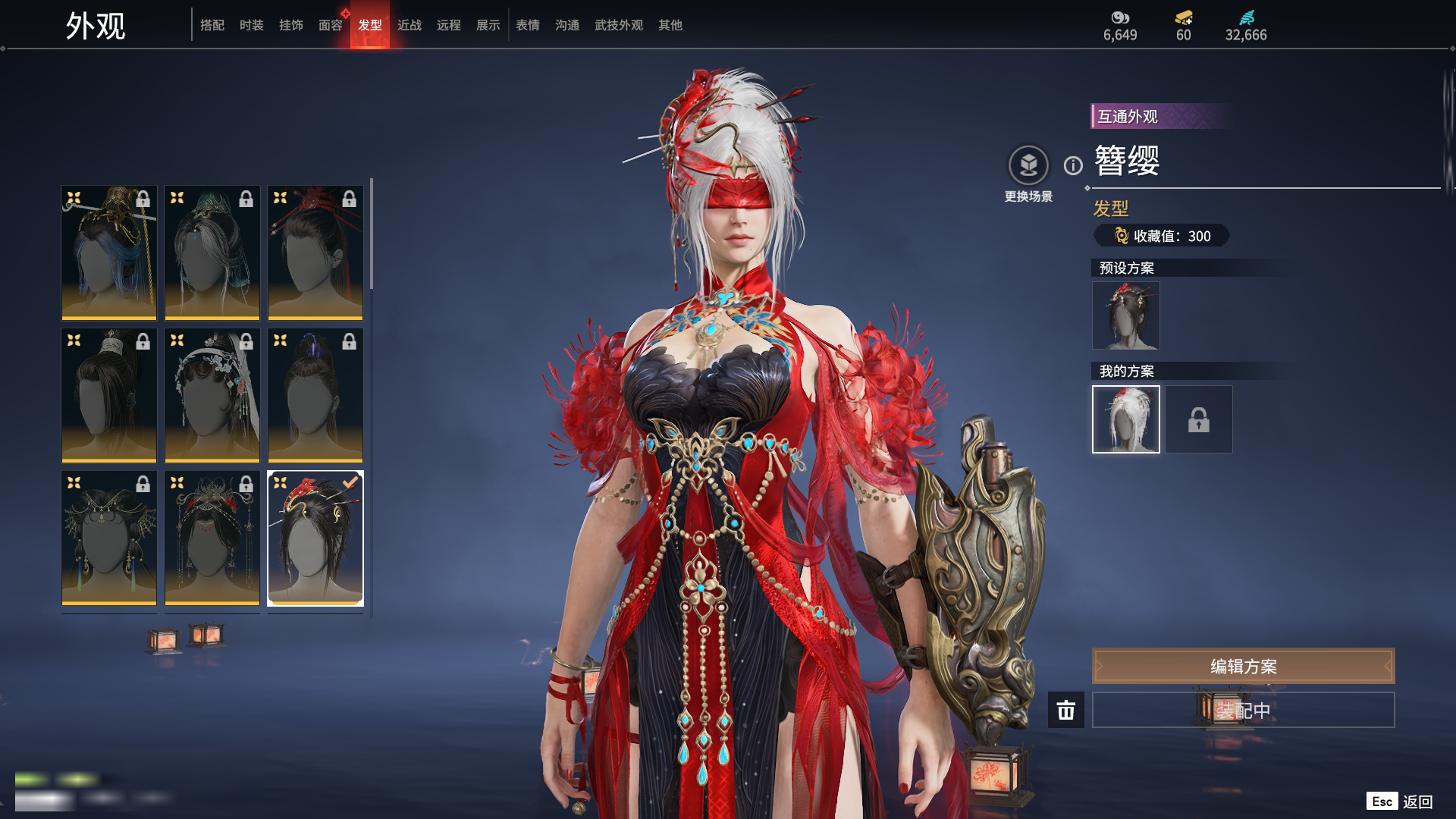Viewport: 1456px width, 819px height.
Task: Switch to the 搭配 tab
Action: tap(212, 25)
